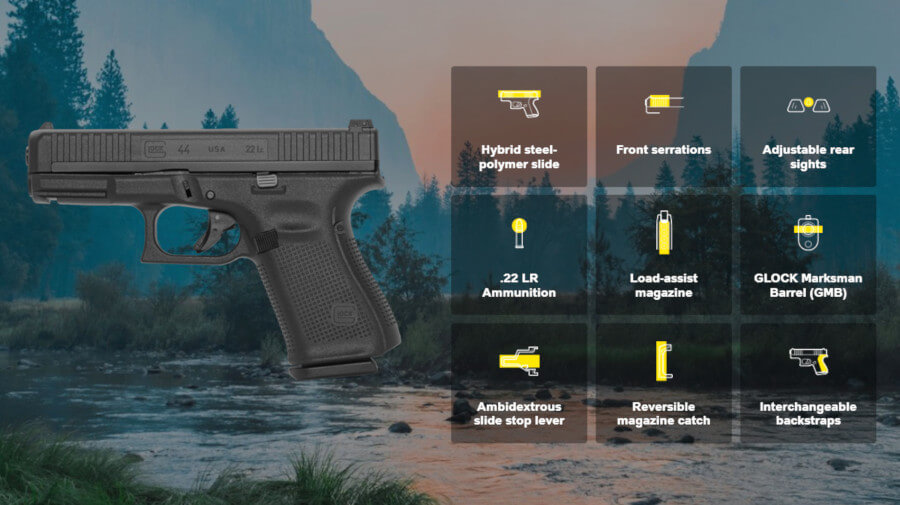This screenshot has height=505, width=900.
Task: View the Interchangeable backstraps tile
Action: [807, 383]
